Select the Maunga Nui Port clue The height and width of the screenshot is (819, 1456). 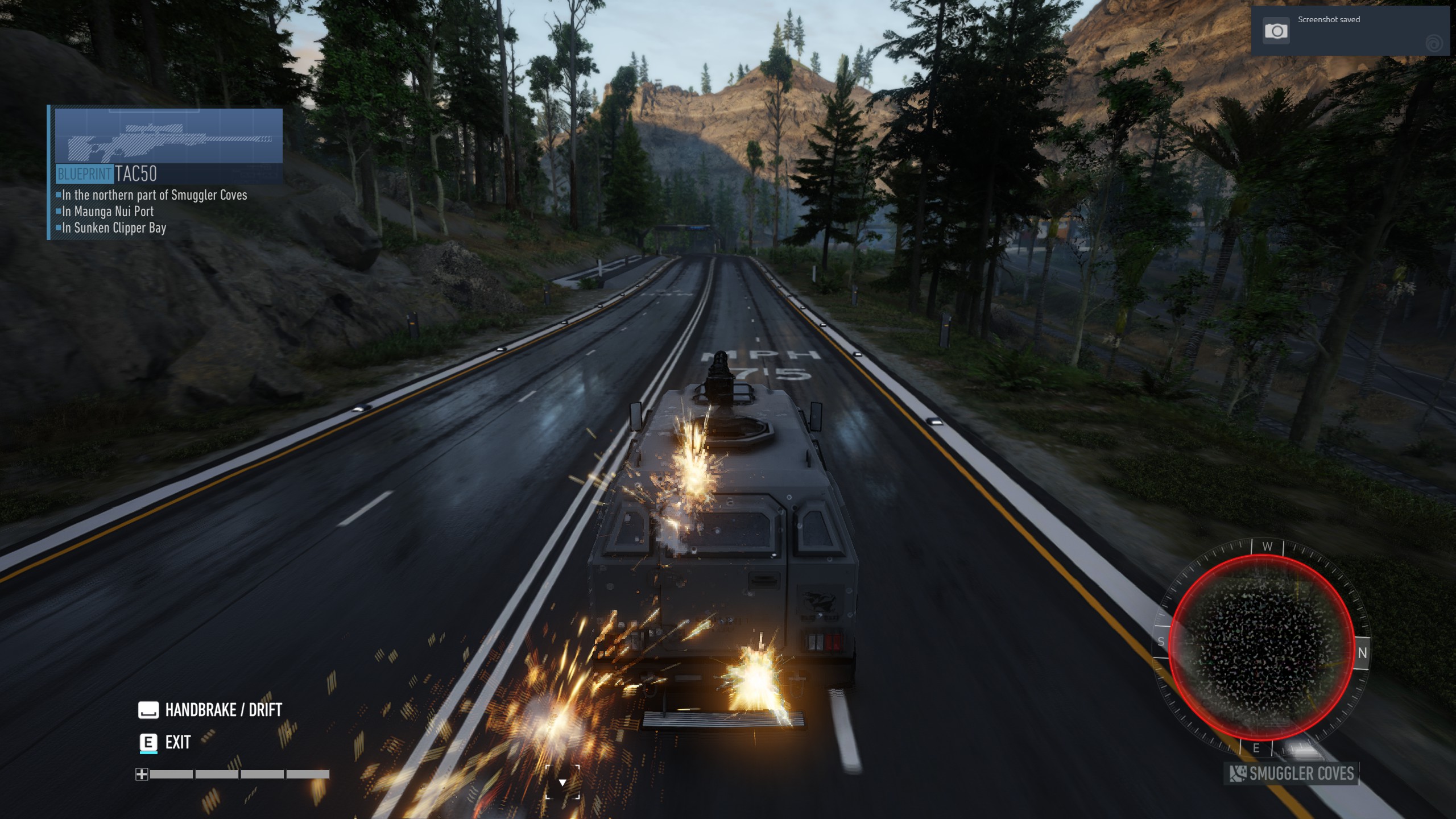pyautogui.click(x=107, y=212)
